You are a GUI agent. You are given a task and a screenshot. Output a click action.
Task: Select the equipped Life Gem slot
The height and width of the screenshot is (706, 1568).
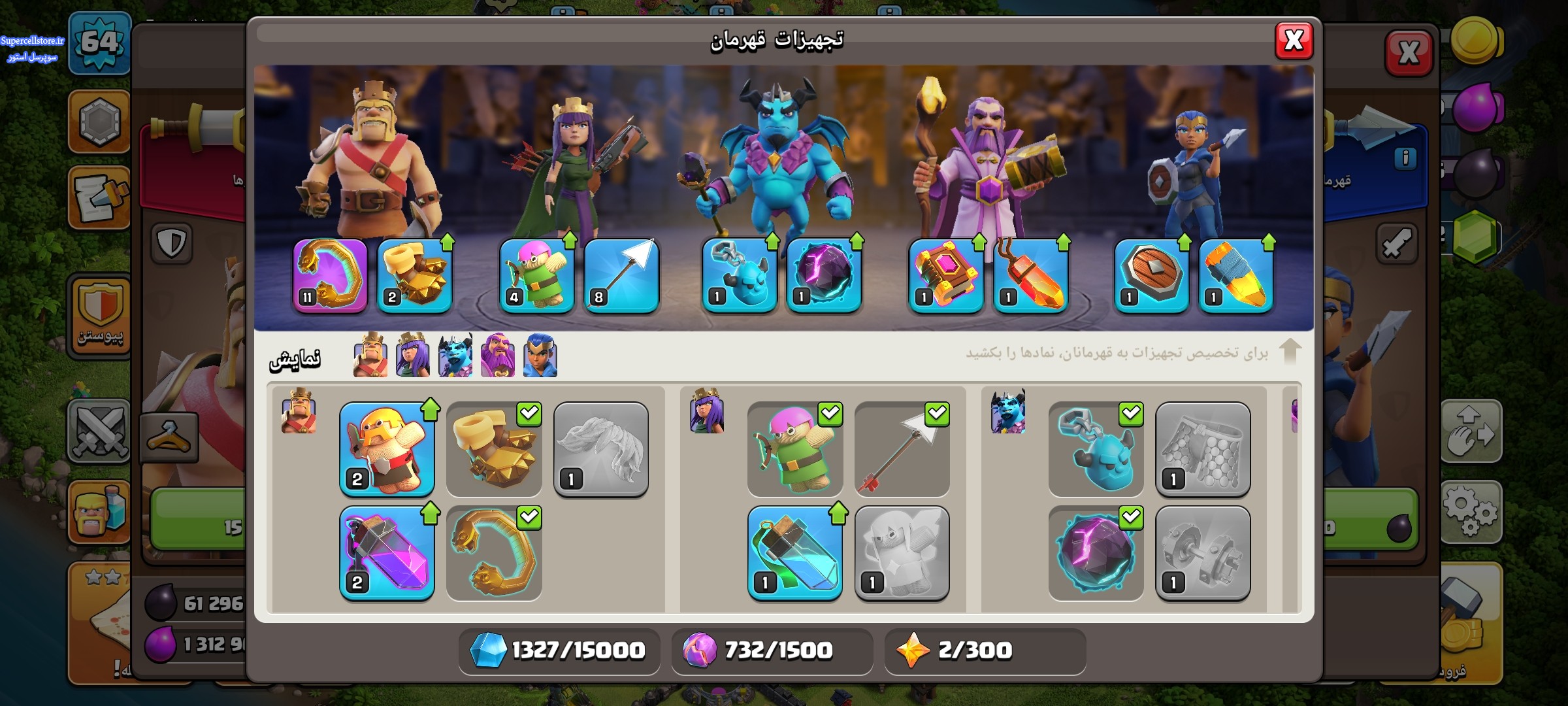1030,275
